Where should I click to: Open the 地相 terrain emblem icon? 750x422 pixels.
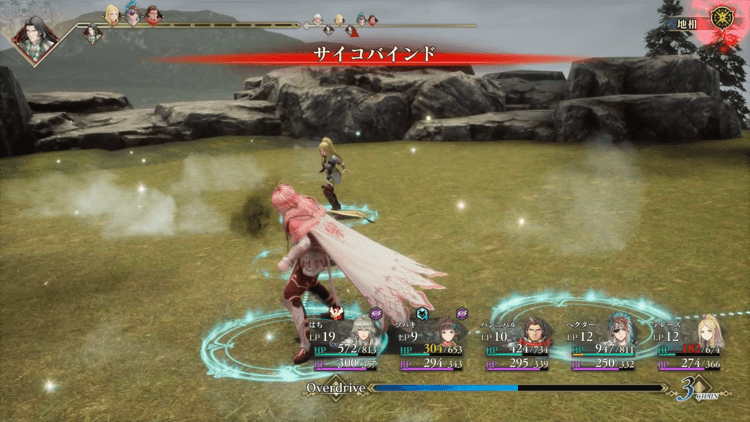pyautogui.click(x=721, y=17)
